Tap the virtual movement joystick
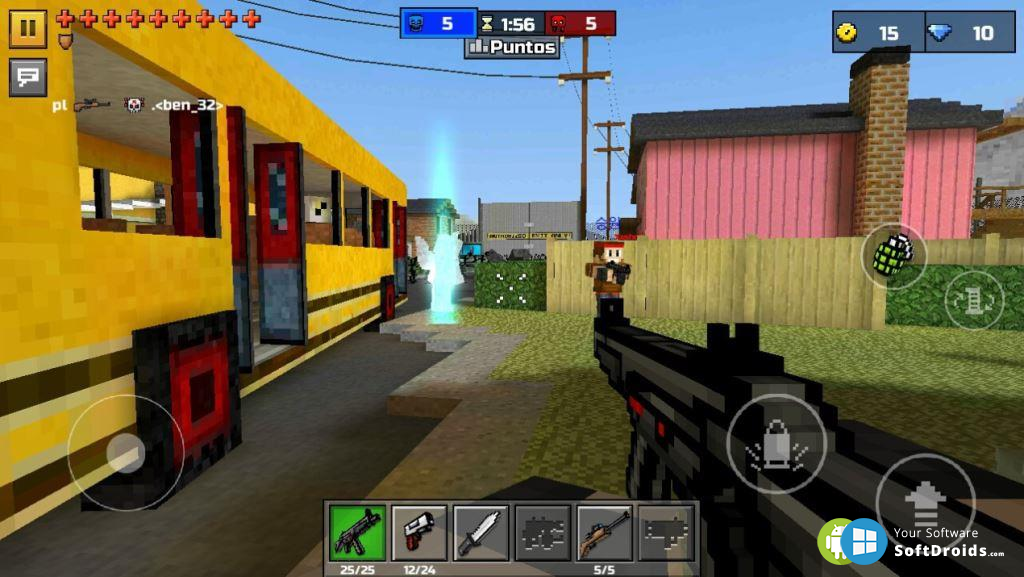Screen dimensions: 1024x577 (x=126, y=452)
